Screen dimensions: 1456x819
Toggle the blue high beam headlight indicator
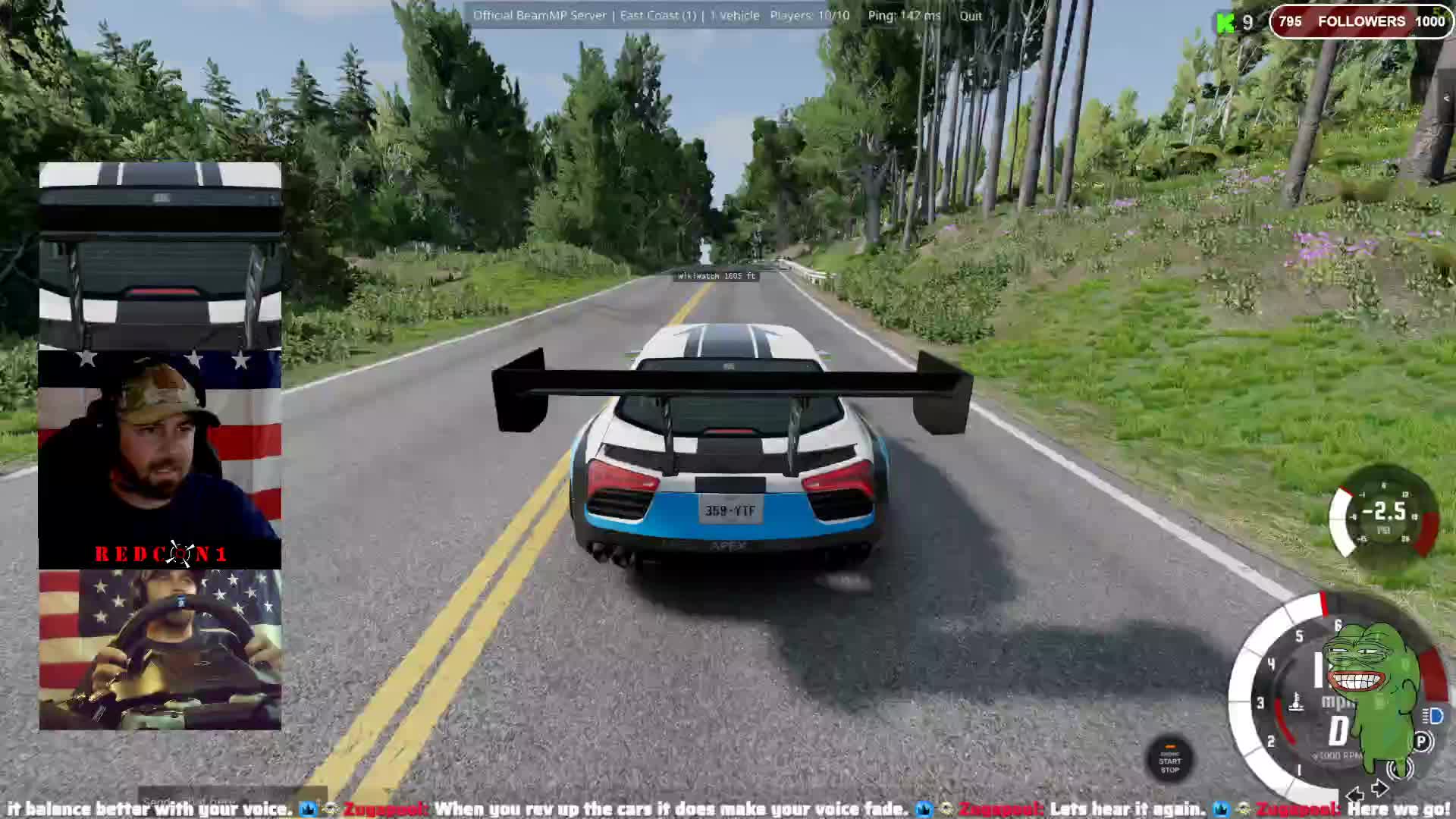[x=1434, y=716]
